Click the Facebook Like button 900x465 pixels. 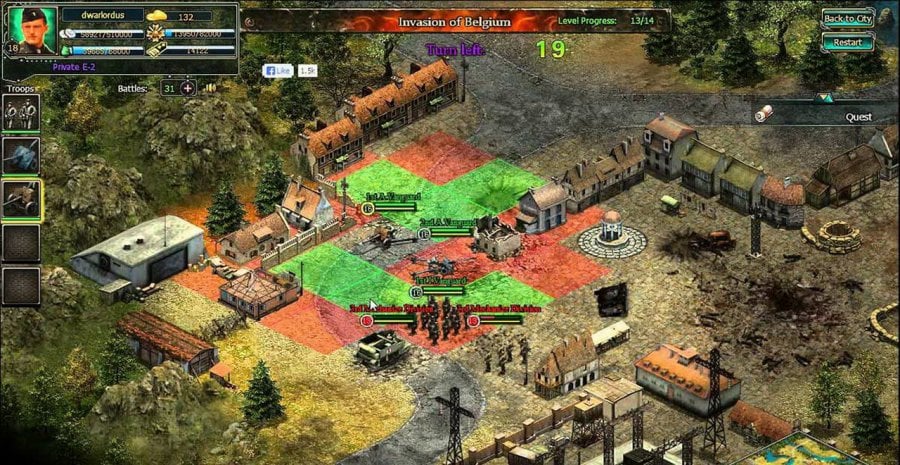[x=277, y=71]
